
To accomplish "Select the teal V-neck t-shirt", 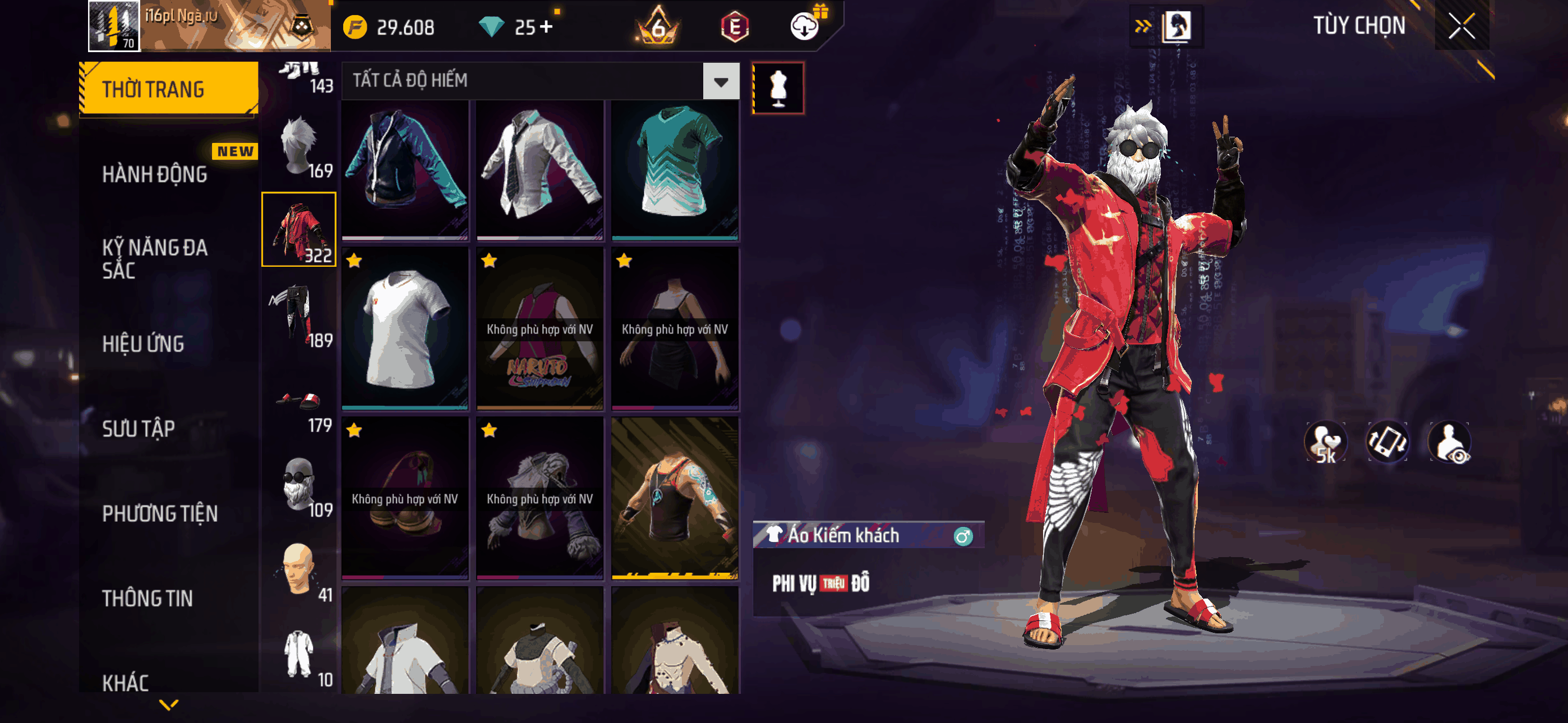I will (675, 169).
